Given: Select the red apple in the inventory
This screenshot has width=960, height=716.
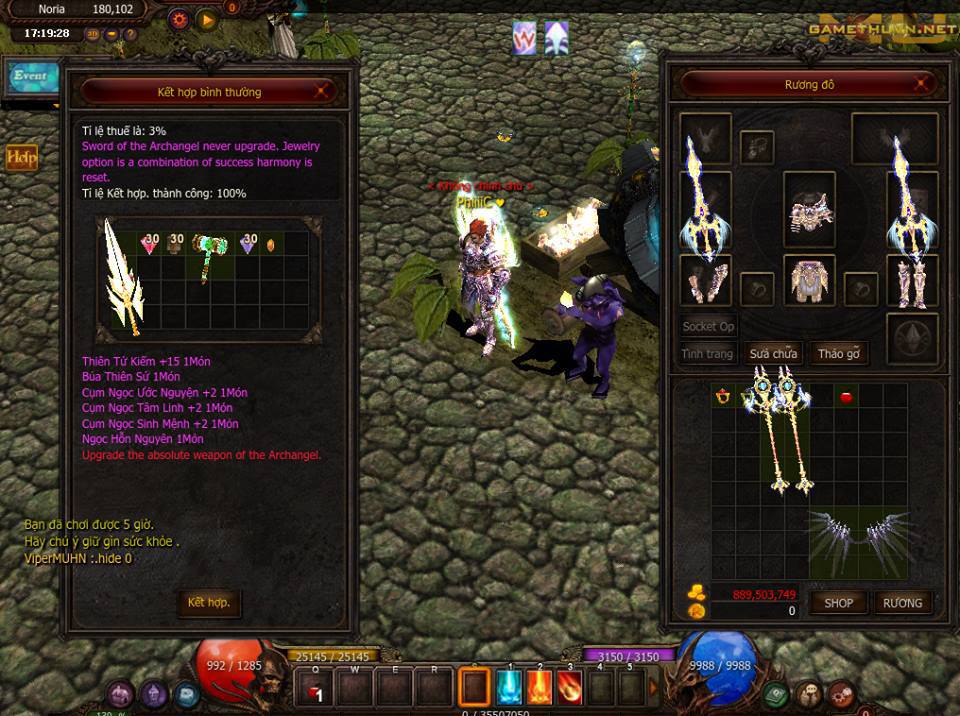Looking at the screenshot, I should pos(845,397).
